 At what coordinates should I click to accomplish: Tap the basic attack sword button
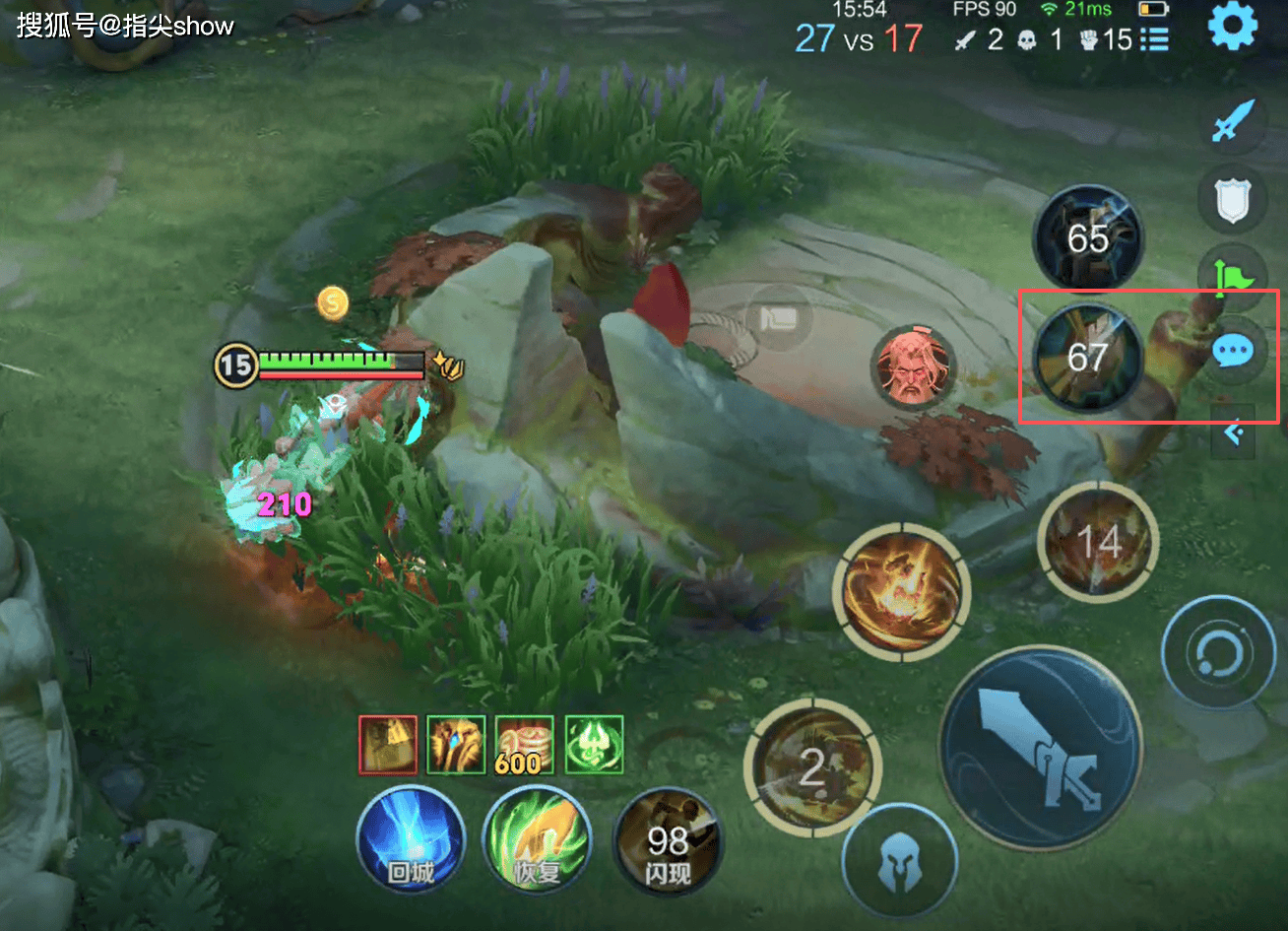click(1042, 748)
